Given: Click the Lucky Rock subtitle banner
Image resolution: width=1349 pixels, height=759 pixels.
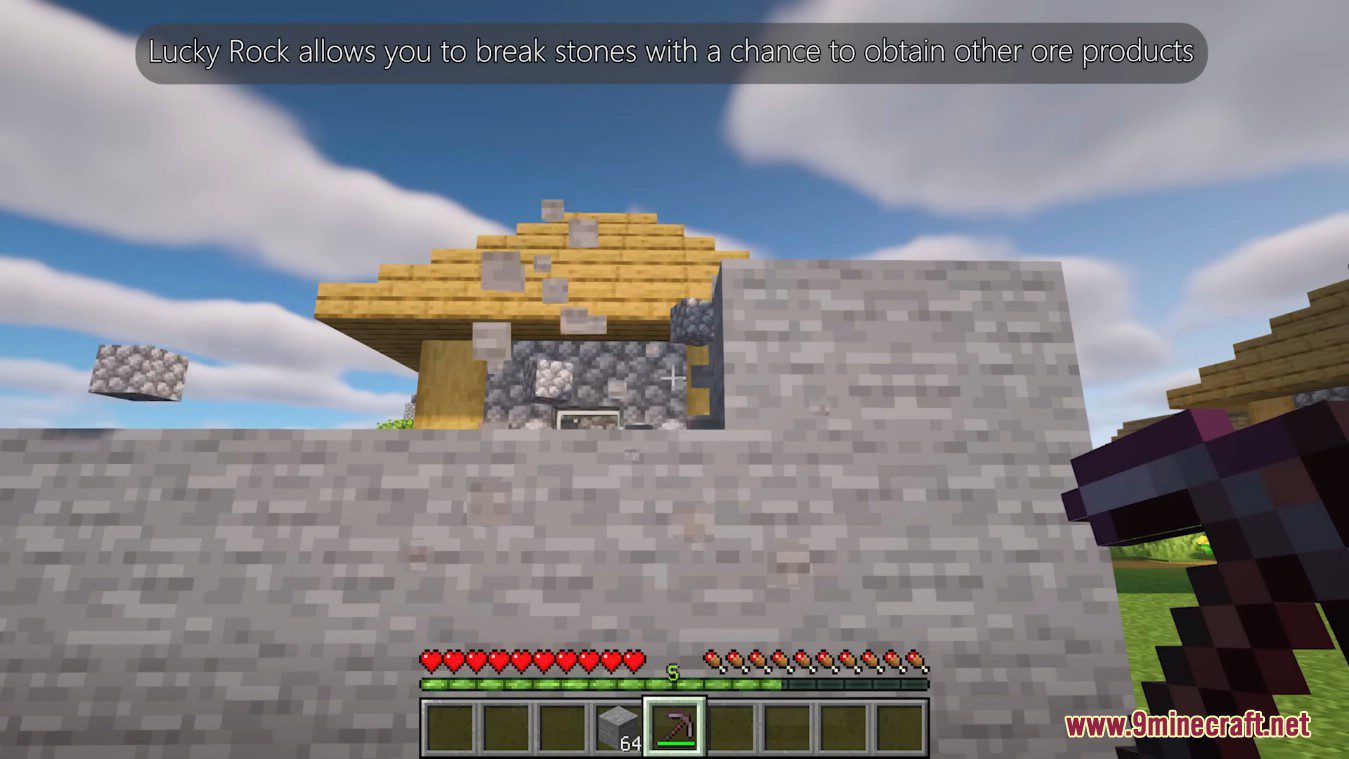Looking at the screenshot, I should (672, 51).
